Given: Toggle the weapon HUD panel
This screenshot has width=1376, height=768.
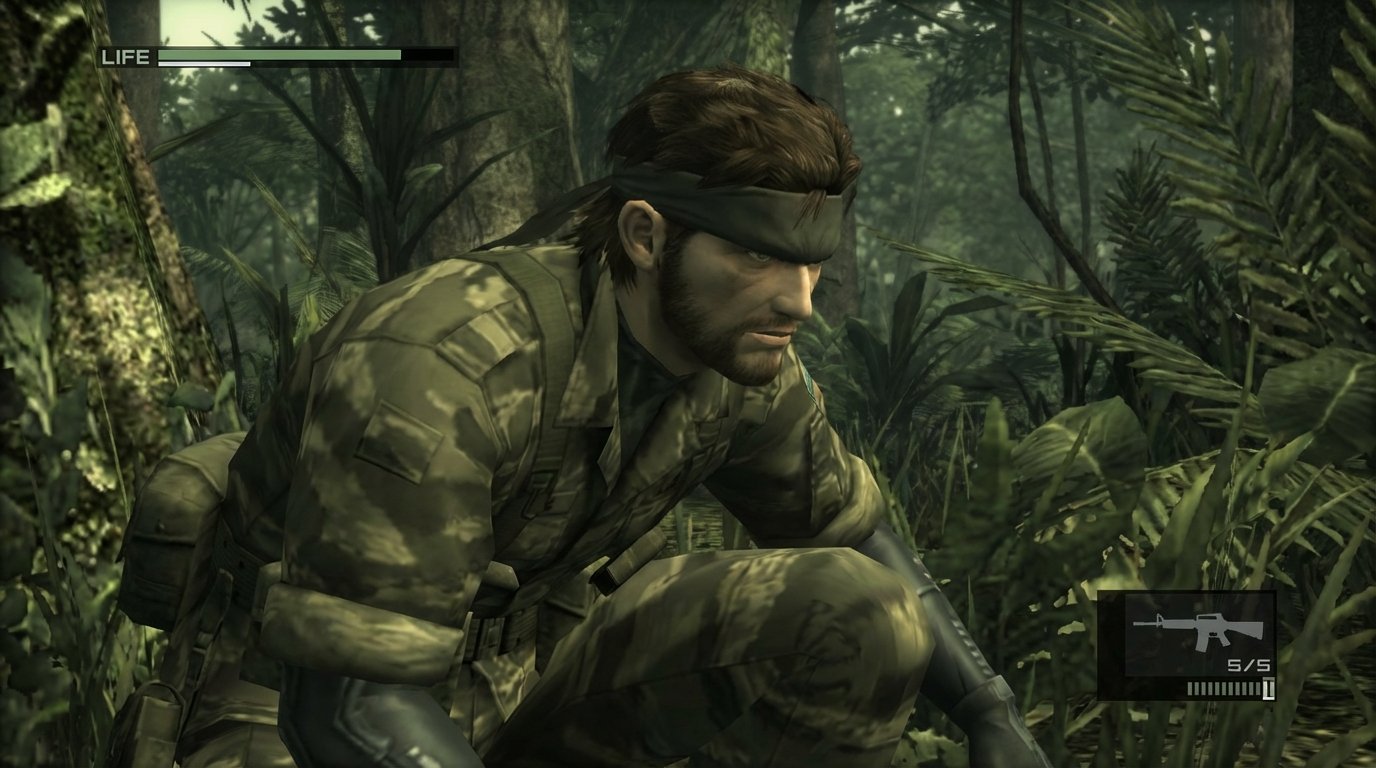Looking at the screenshot, I should click(1190, 645).
